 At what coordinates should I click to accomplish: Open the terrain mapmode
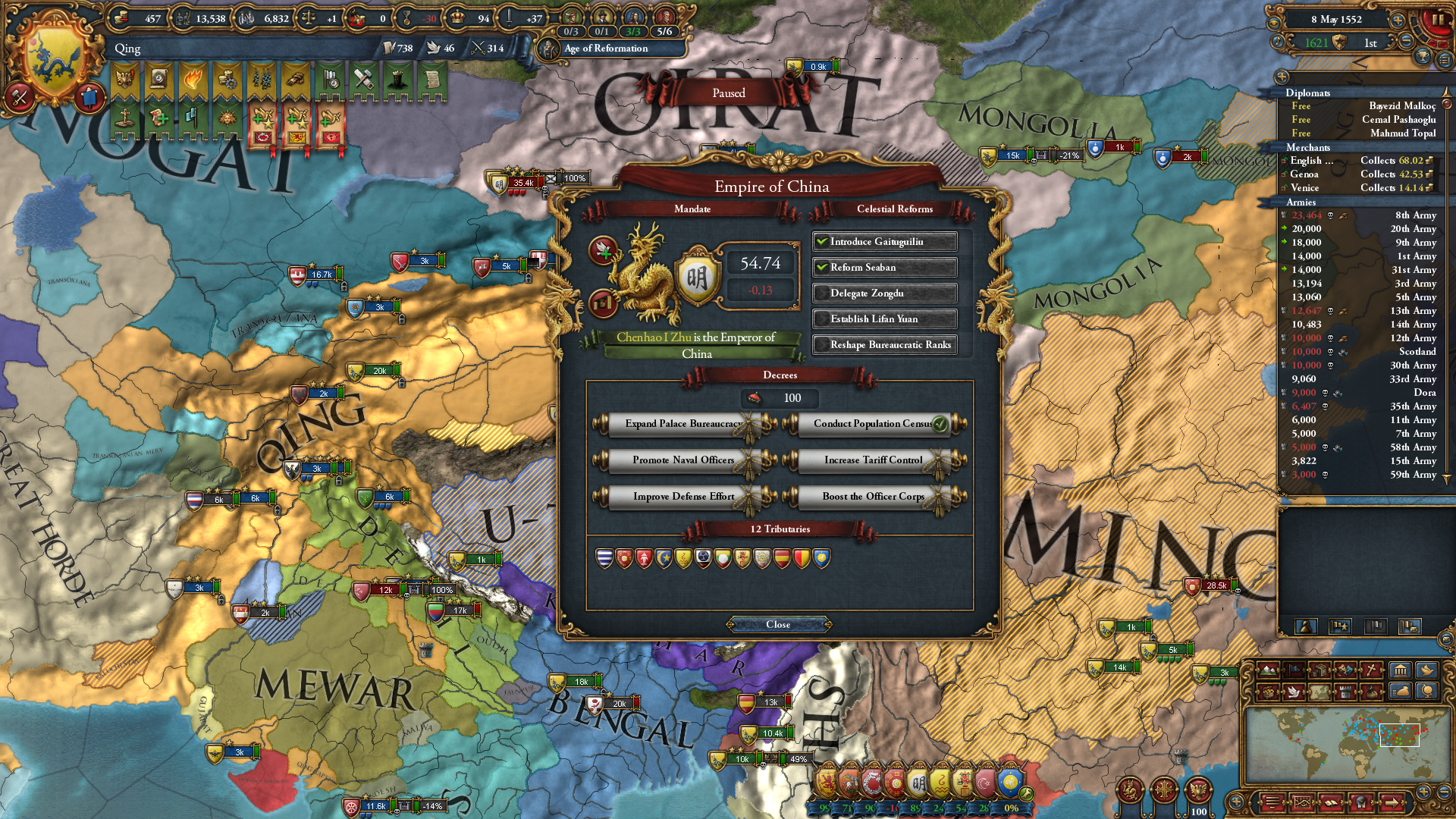click(1267, 670)
